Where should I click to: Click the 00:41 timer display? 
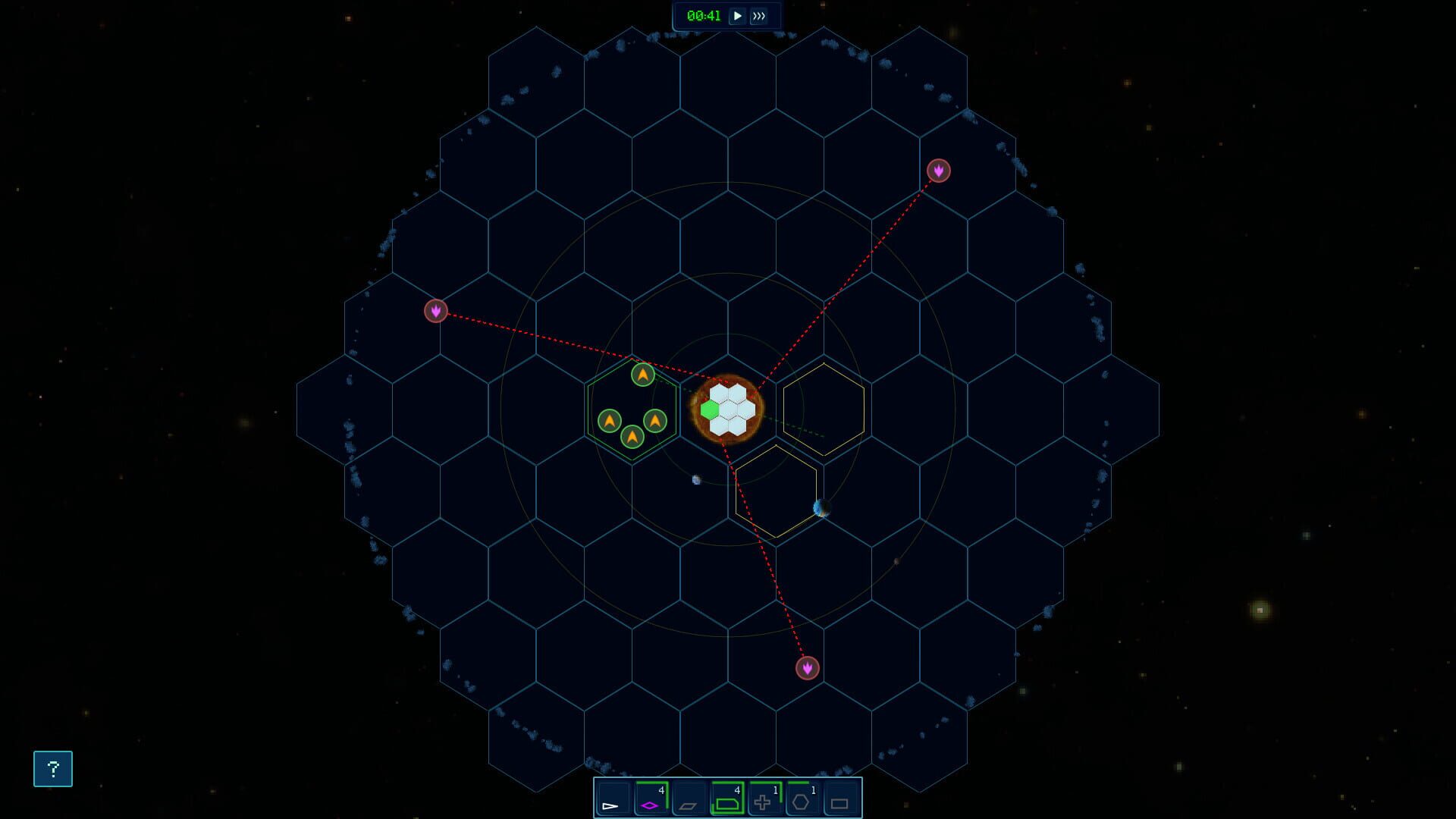tap(703, 14)
